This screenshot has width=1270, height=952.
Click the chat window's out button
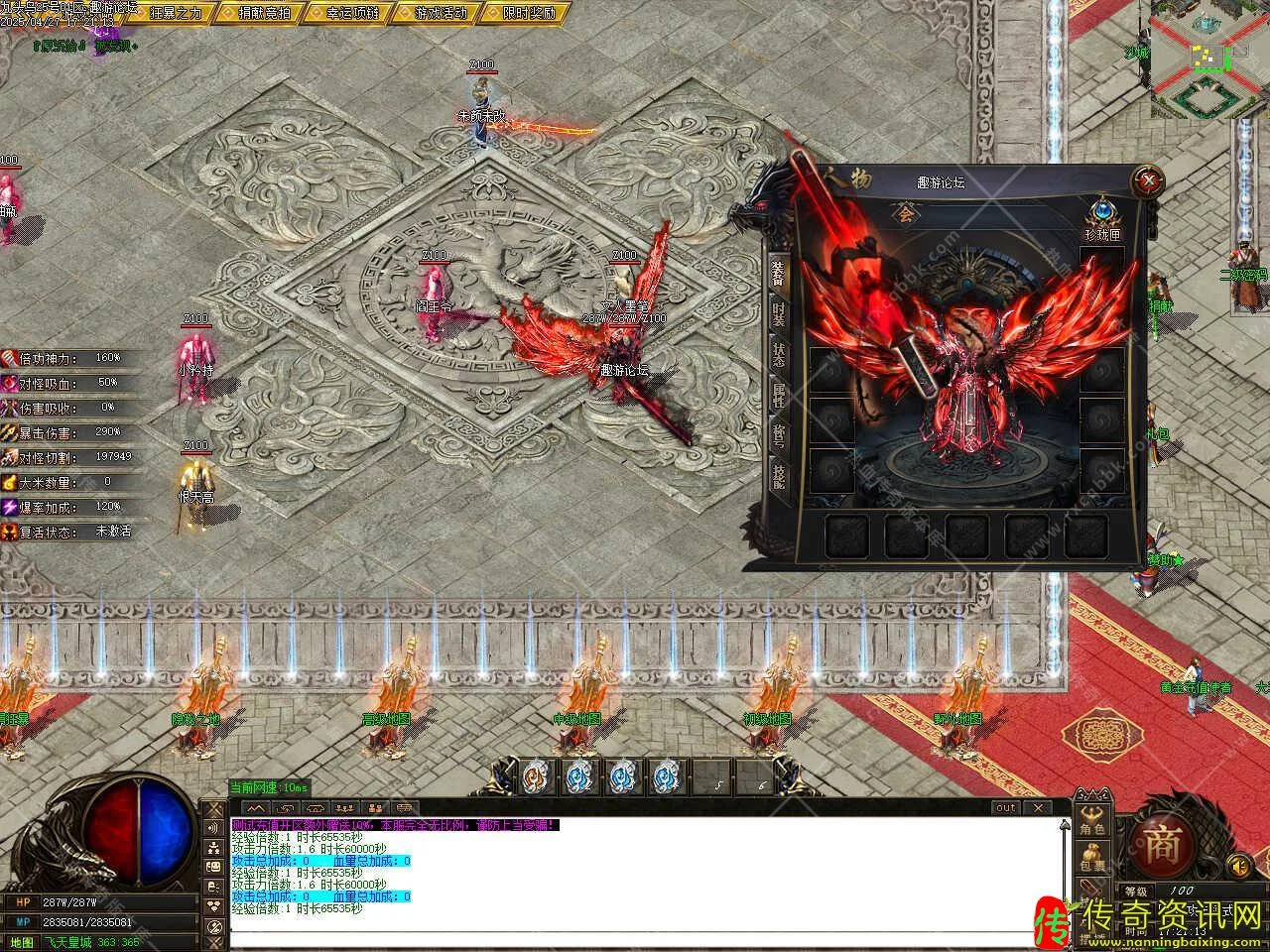(1005, 808)
